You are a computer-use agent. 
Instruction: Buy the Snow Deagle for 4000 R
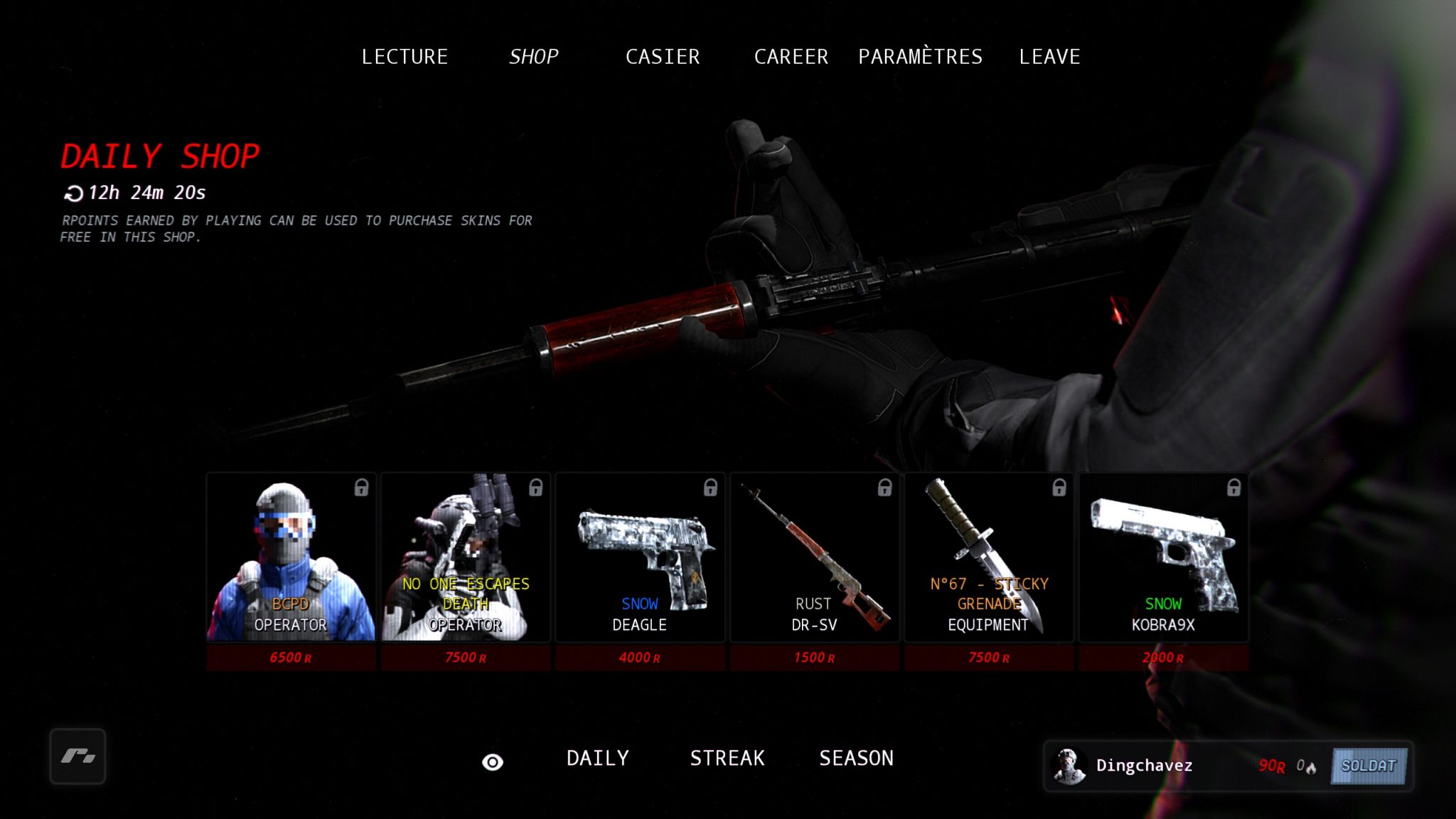[640, 658]
